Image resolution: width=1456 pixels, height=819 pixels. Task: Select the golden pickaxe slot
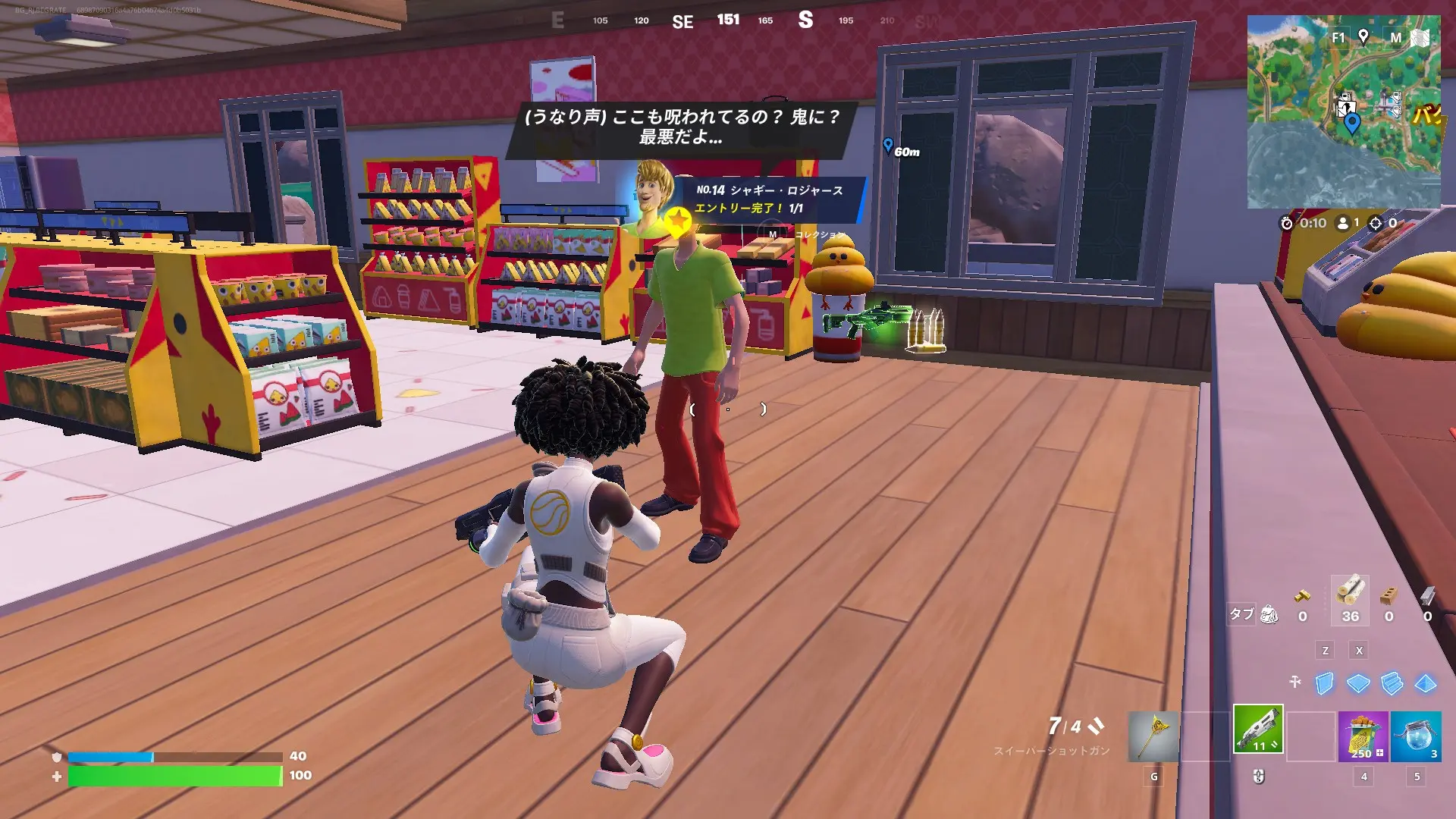(1153, 736)
